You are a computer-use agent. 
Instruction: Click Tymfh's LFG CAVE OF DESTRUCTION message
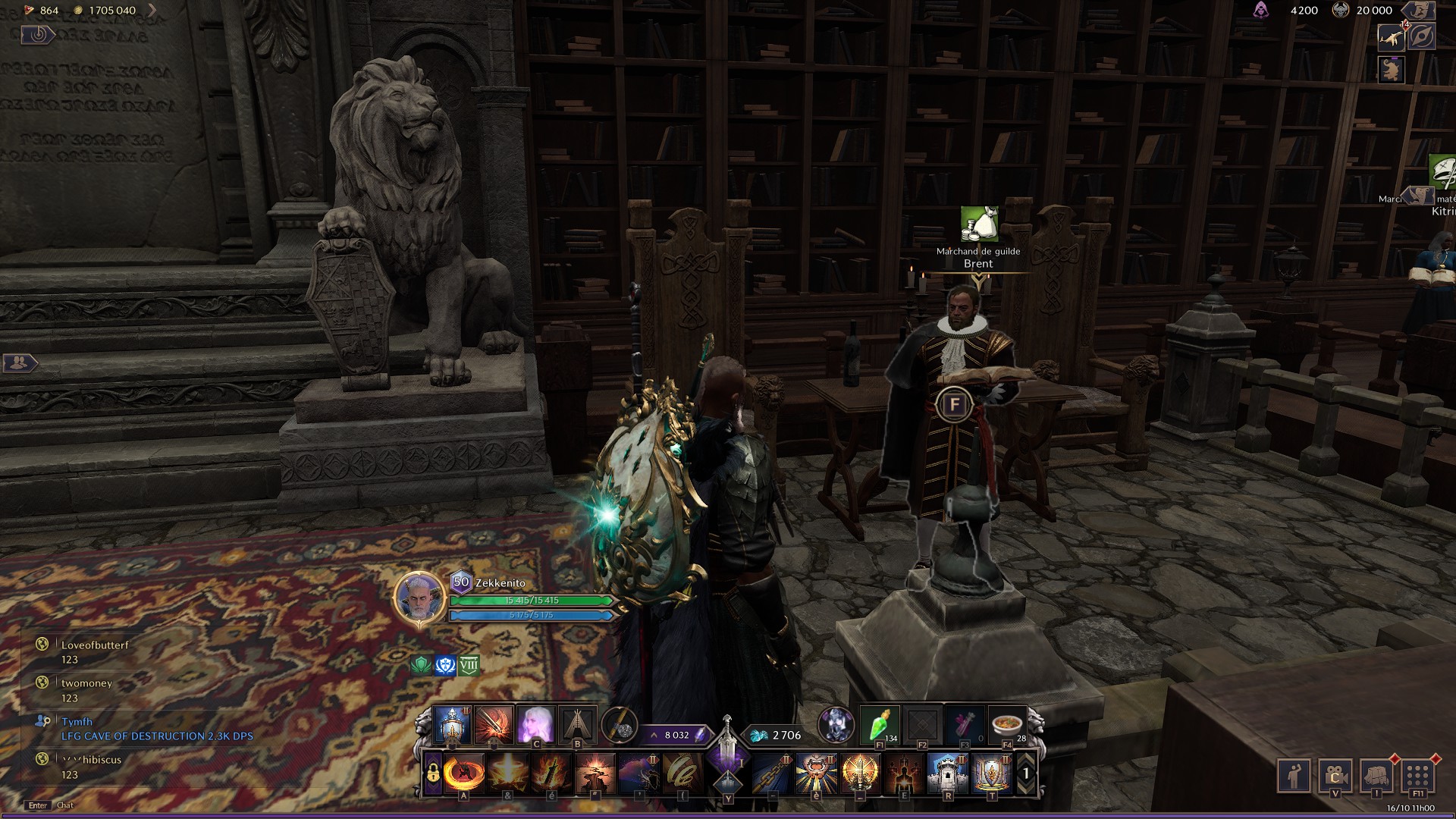point(155,736)
